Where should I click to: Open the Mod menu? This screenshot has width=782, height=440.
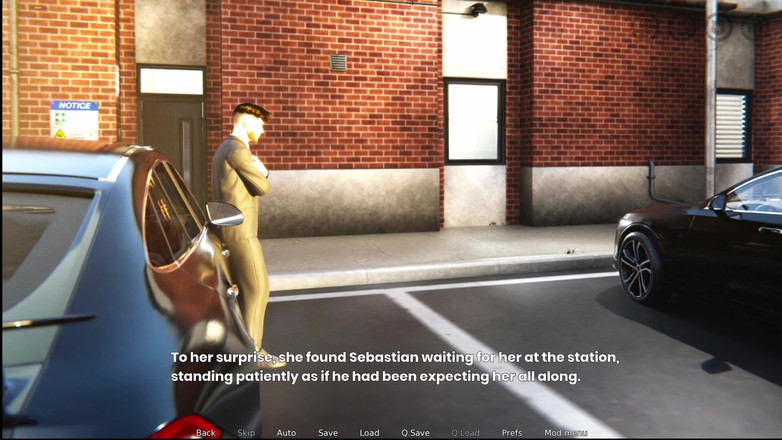565,433
